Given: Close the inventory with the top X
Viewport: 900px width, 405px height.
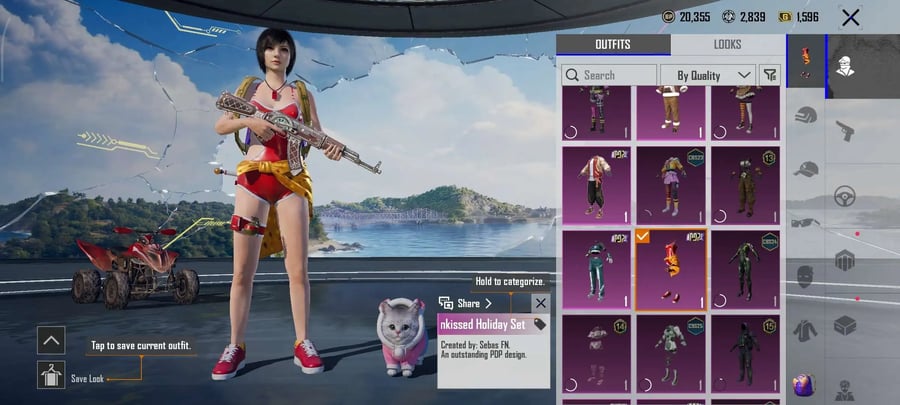Looking at the screenshot, I should click(x=851, y=17).
